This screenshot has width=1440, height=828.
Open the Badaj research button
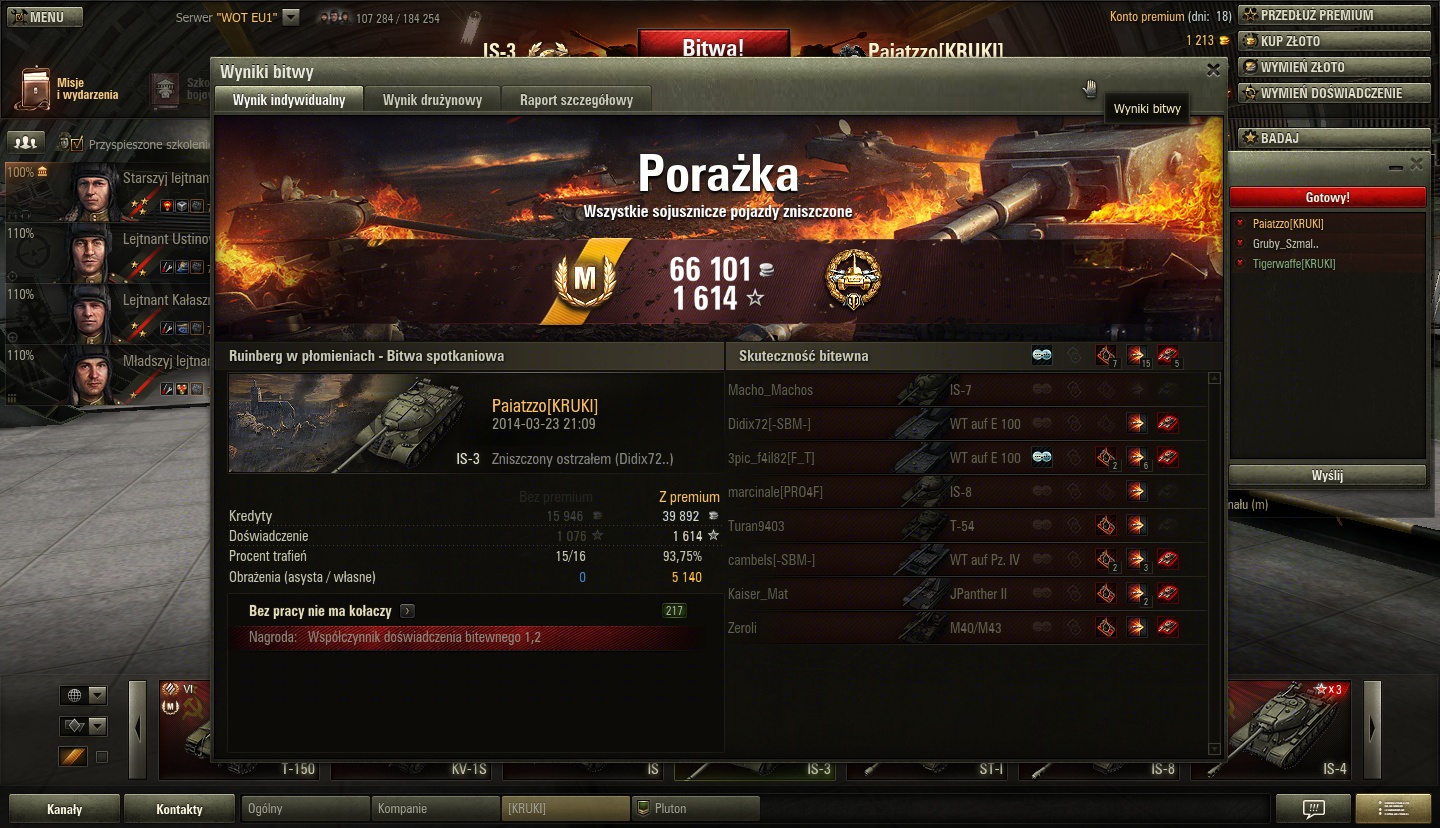pos(1334,138)
